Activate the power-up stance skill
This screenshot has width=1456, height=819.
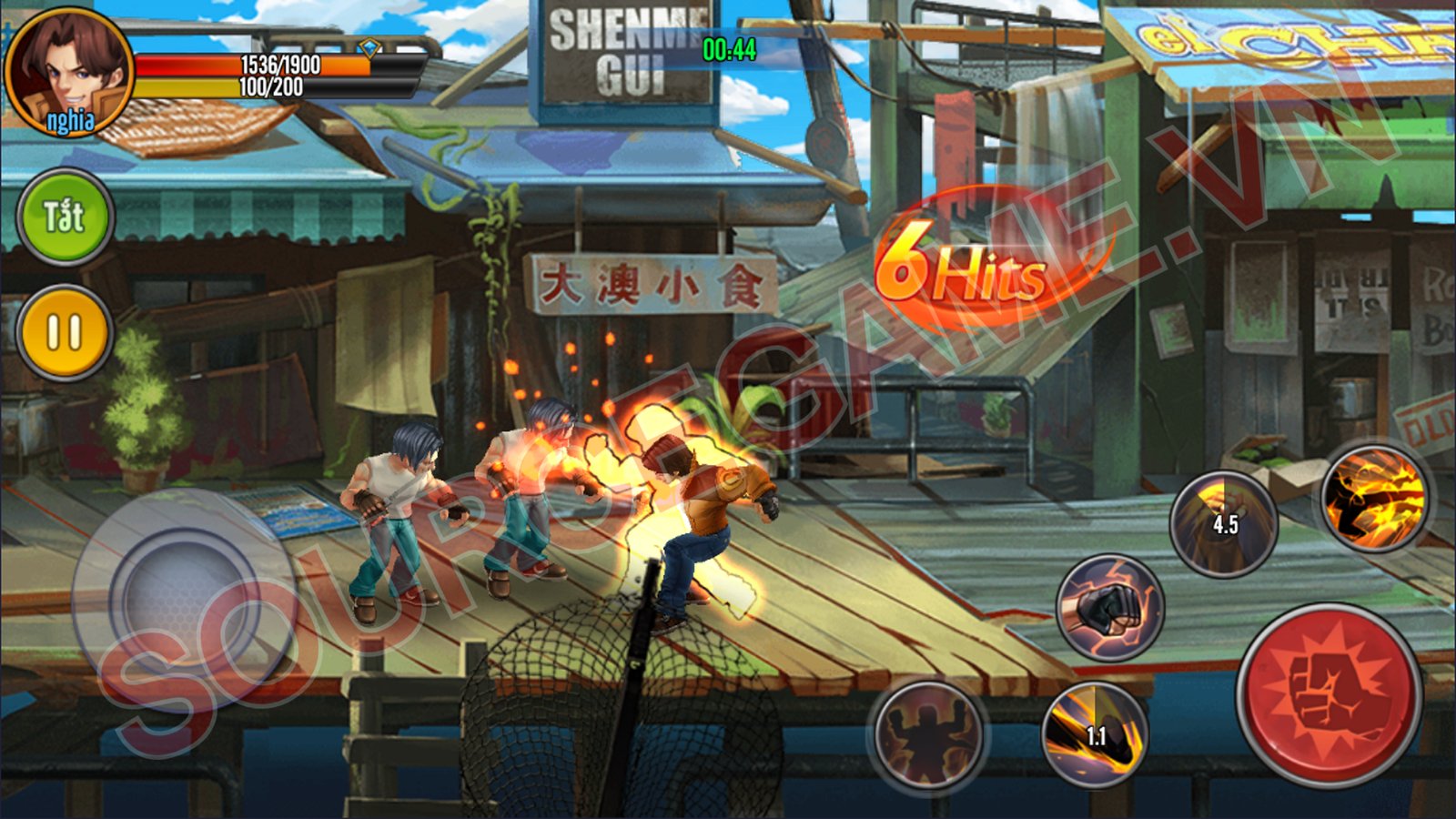click(927, 734)
